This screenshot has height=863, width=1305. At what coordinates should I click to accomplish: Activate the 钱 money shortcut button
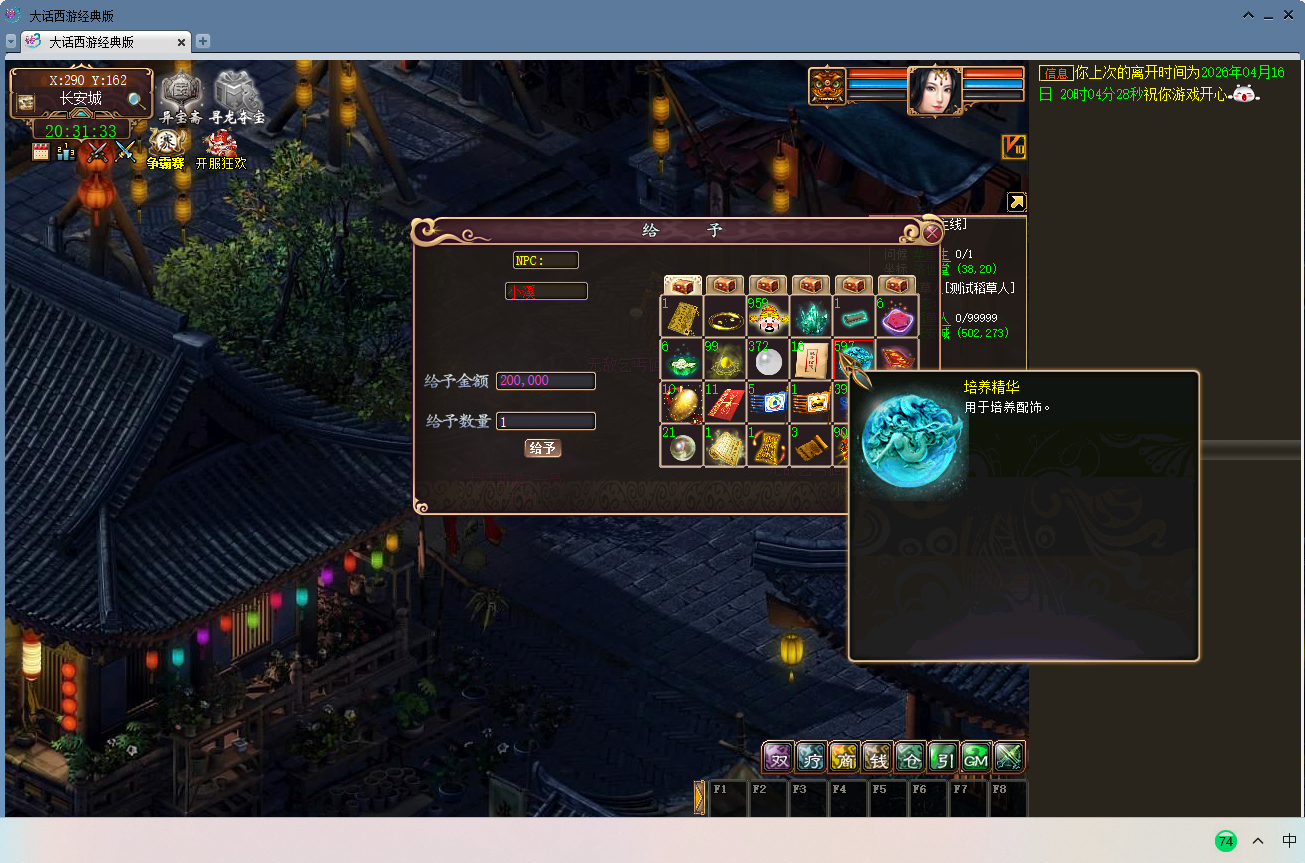pyautogui.click(x=877, y=757)
